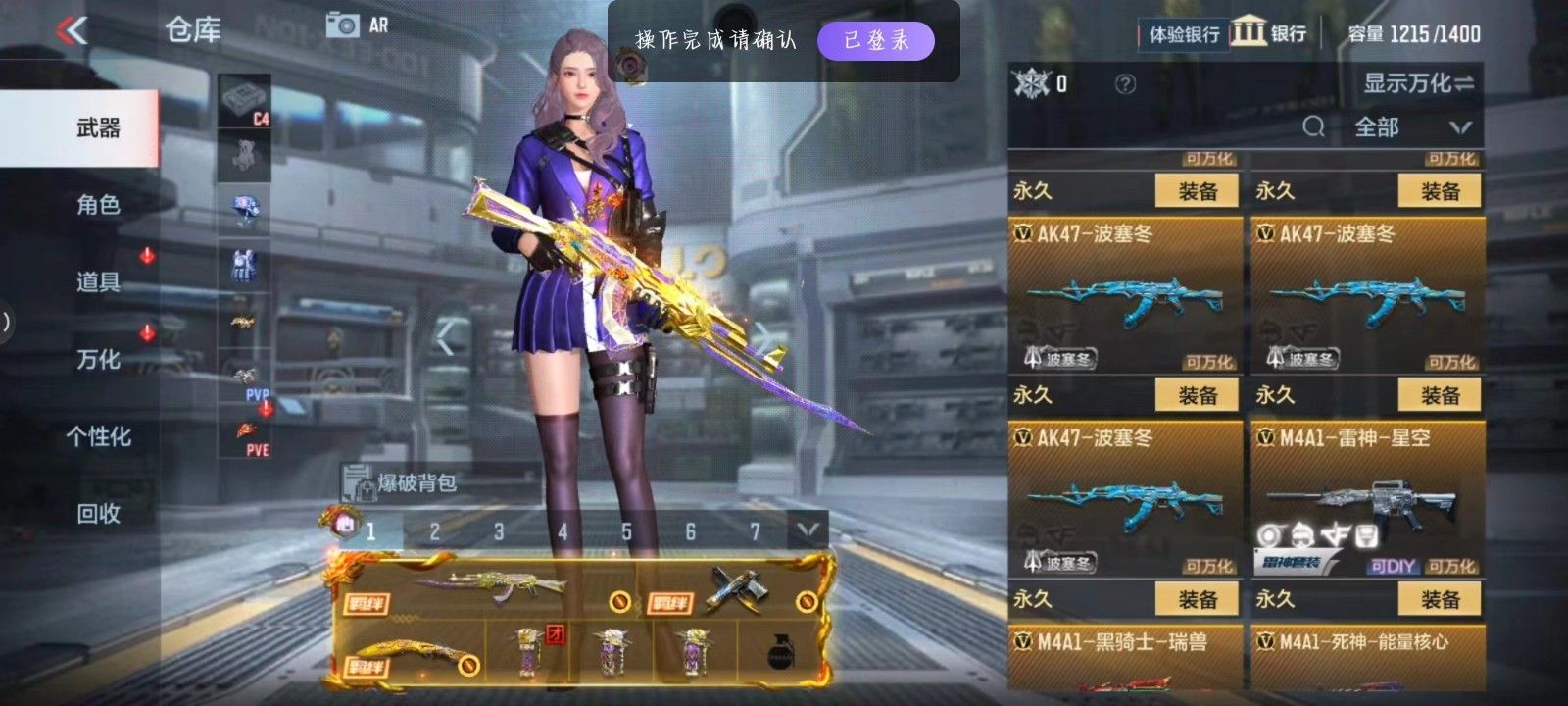Viewport: 1568px width, 706px height.
Task: Select backpack page 4
Action: tap(562, 531)
